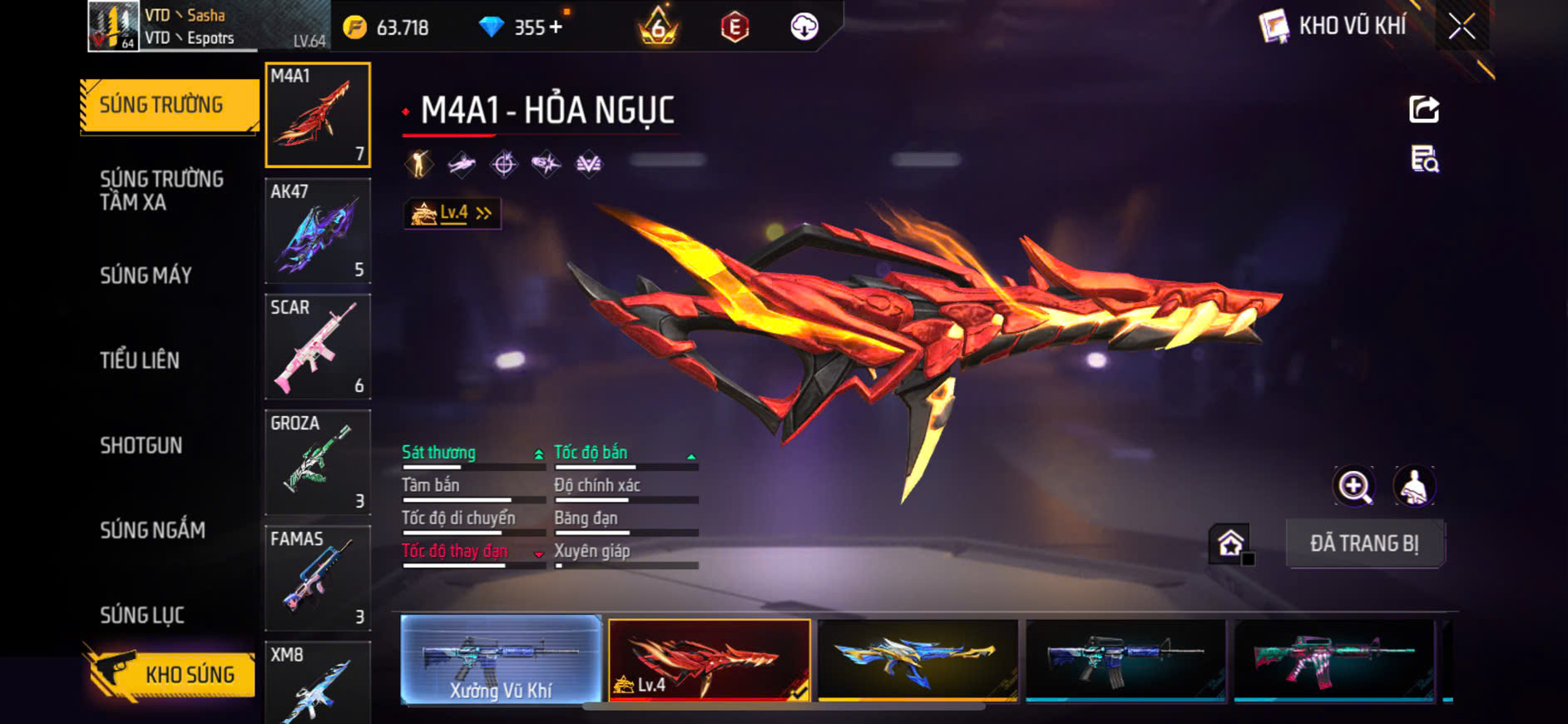Share the M4A1 skin via share icon
This screenshot has width=1568, height=724.
pyautogui.click(x=1424, y=109)
